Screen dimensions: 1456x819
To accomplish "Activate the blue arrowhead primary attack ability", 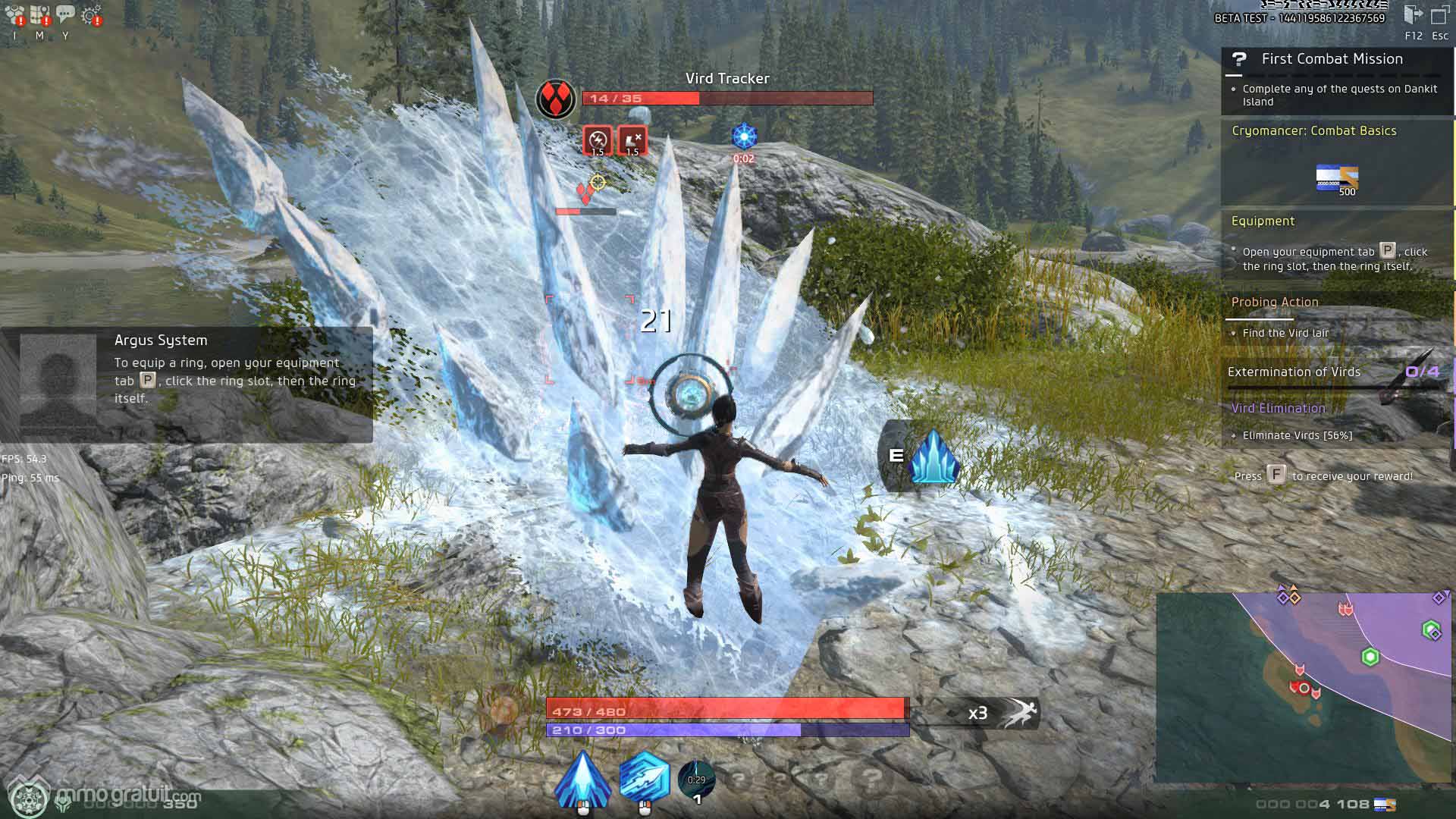I will [582, 779].
